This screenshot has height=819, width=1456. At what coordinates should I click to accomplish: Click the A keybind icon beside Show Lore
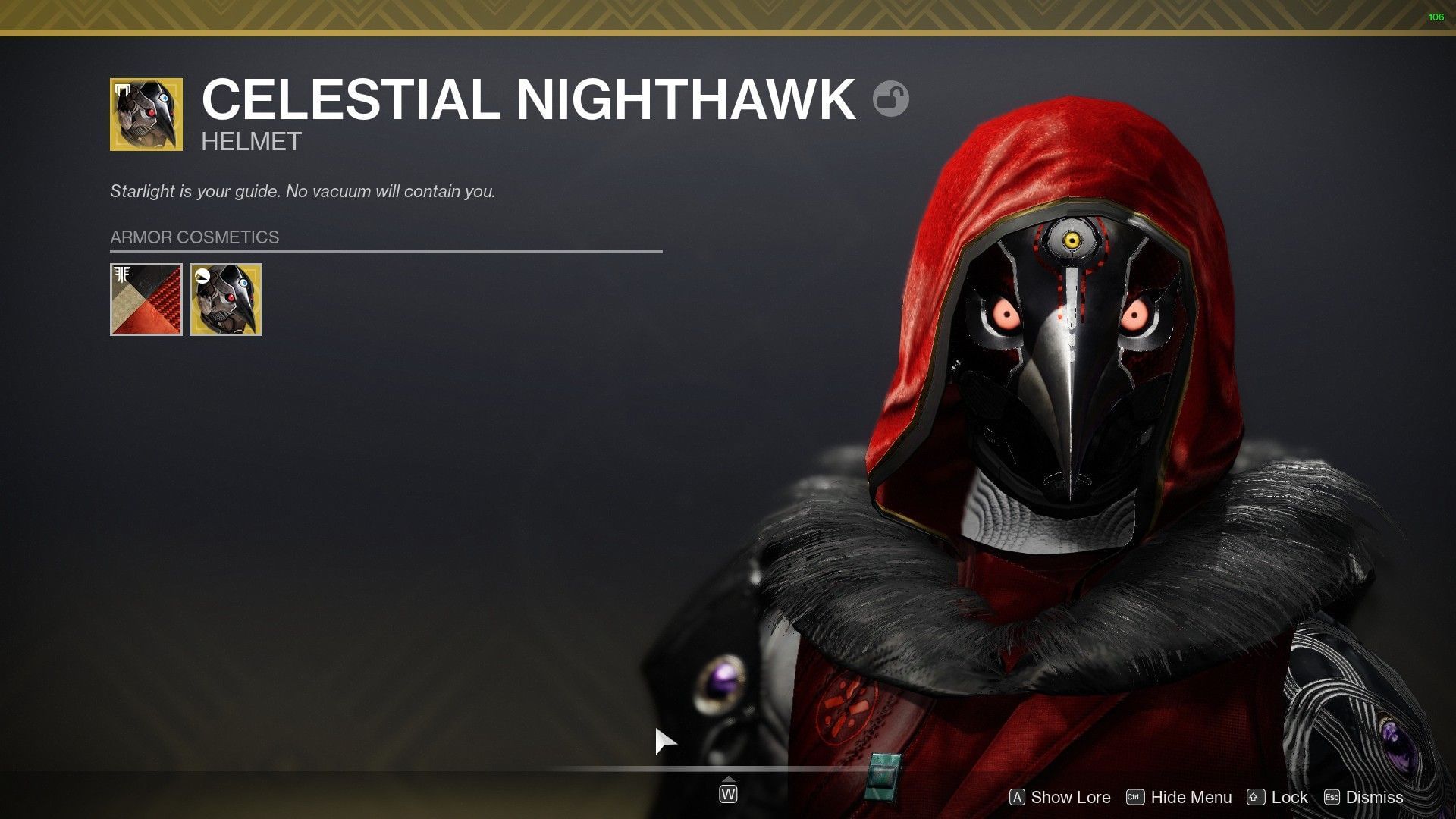tap(1018, 797)
